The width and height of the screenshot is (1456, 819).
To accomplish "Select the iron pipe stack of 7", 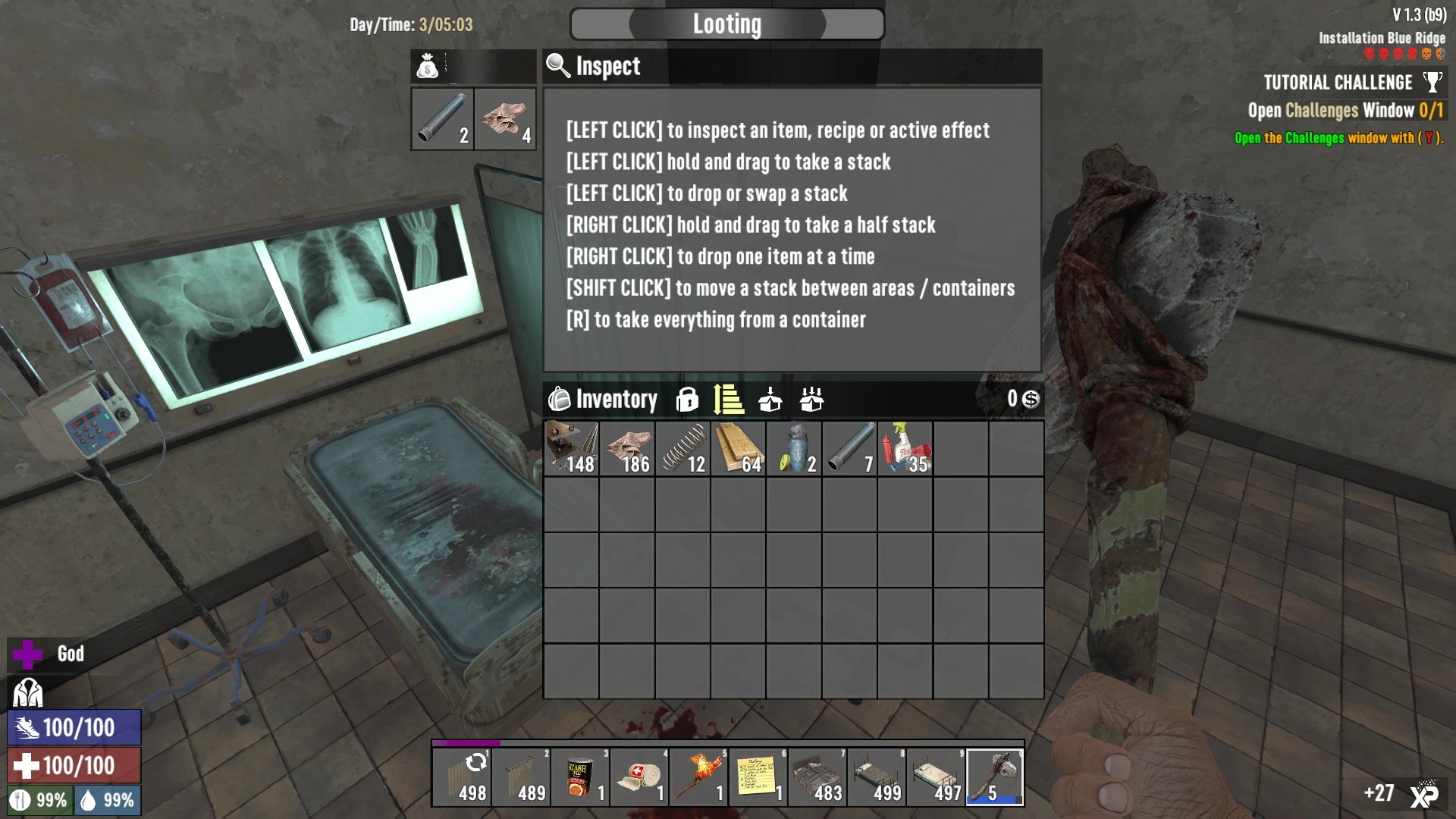I will (850, 449).
